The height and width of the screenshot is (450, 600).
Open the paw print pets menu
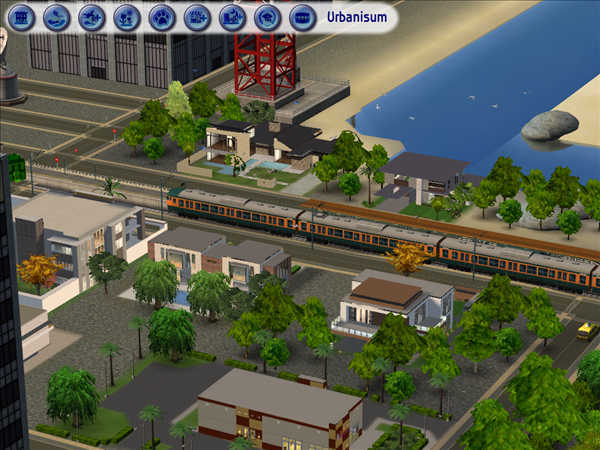point(162,17)
